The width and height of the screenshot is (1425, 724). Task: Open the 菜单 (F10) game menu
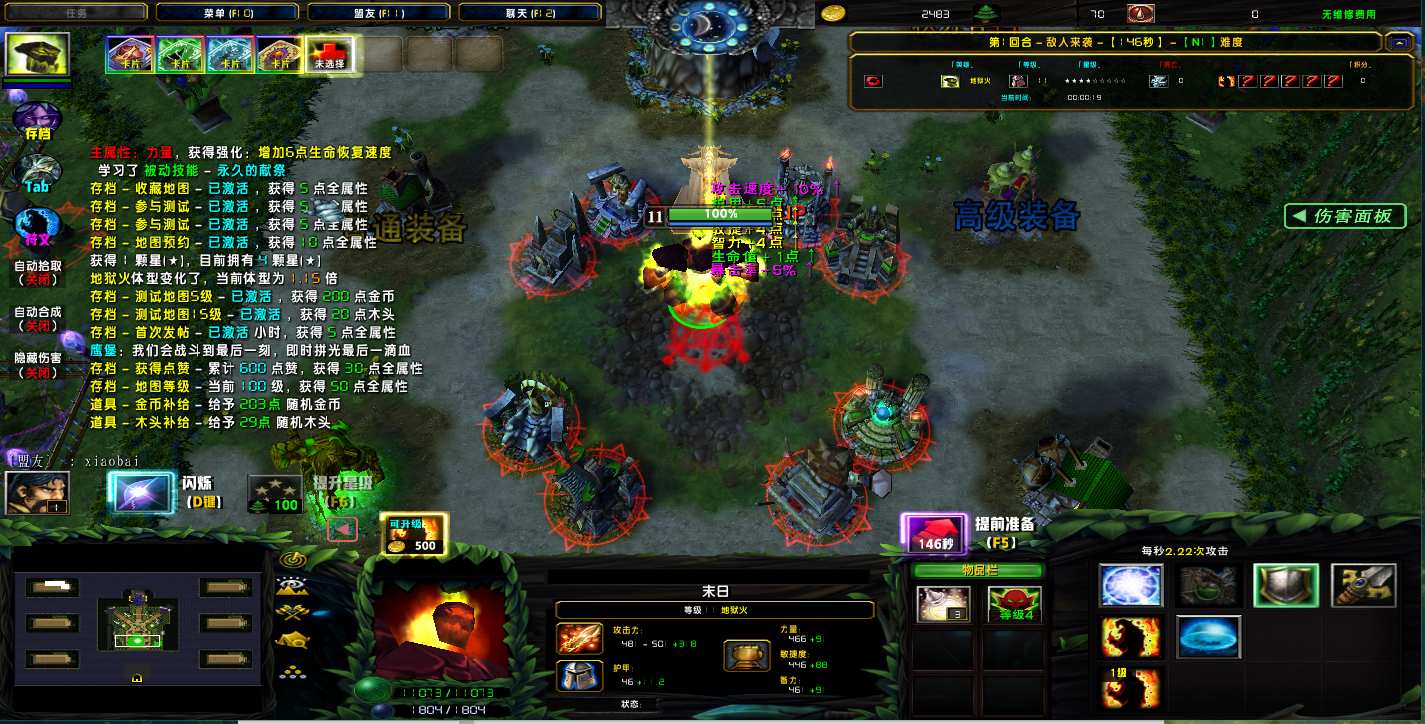tap(228, 13)
